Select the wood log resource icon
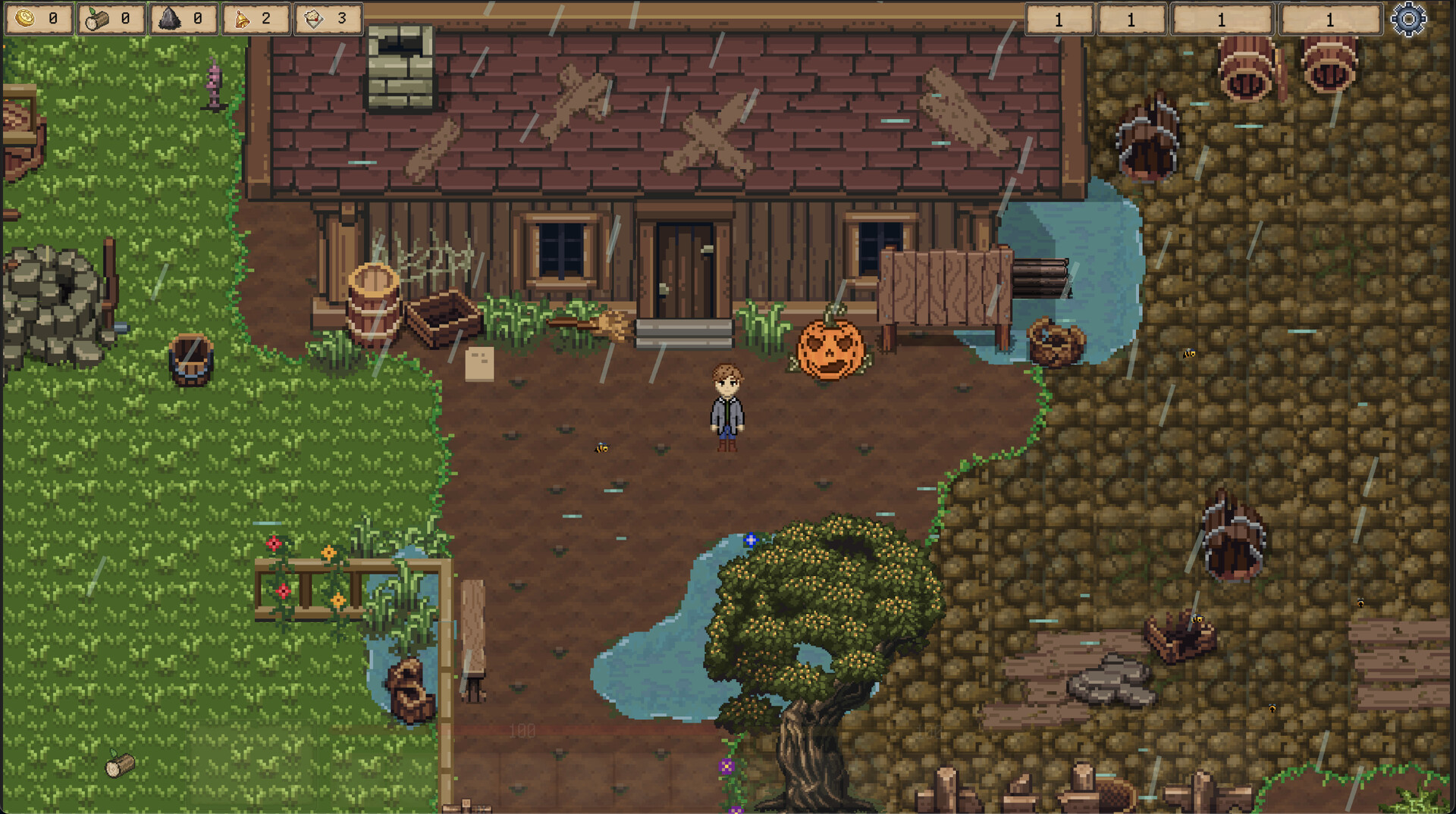This screenshot has width=1456, height=814. click(x=95, y=17)
